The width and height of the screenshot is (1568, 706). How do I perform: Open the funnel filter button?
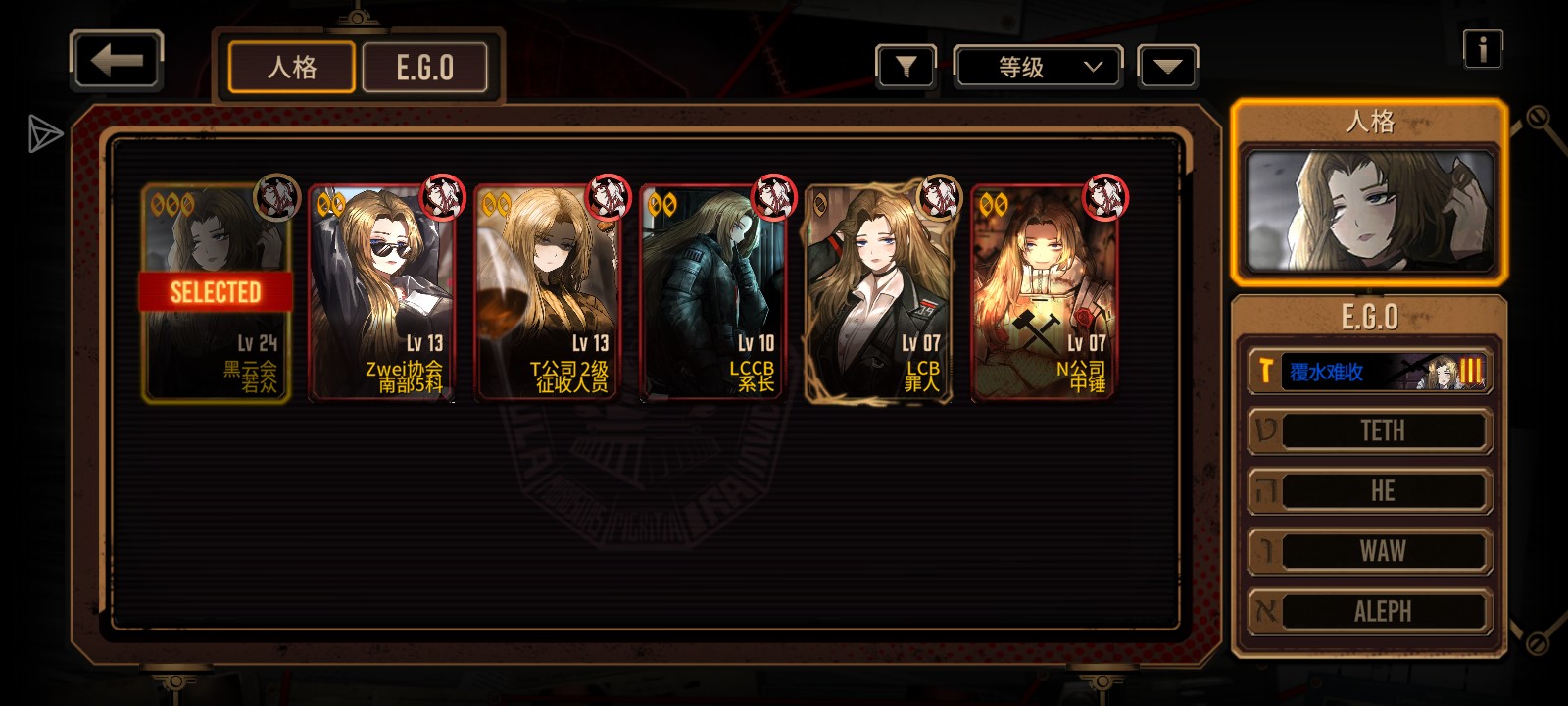click(906, 67)
